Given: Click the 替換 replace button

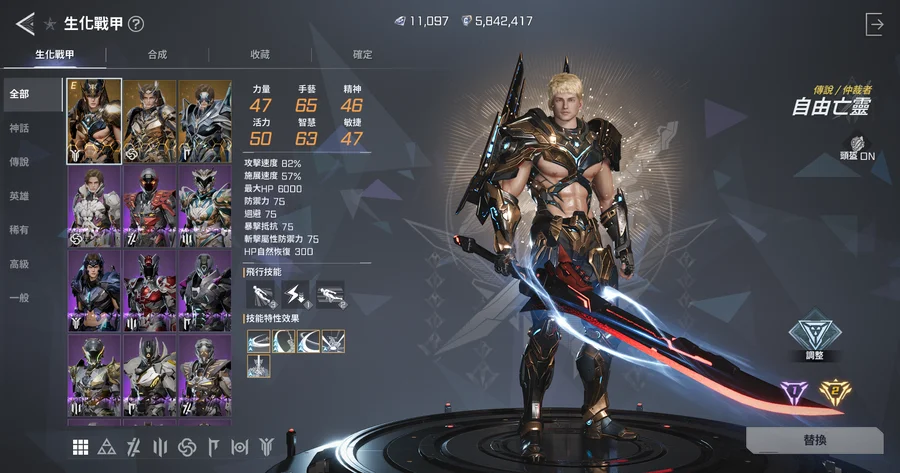Looking at the screenshot, I should click(x=814, y=441).
